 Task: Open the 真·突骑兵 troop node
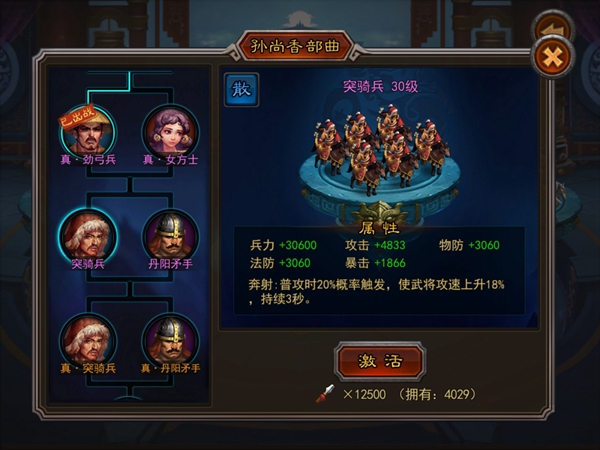pos(88,340)
